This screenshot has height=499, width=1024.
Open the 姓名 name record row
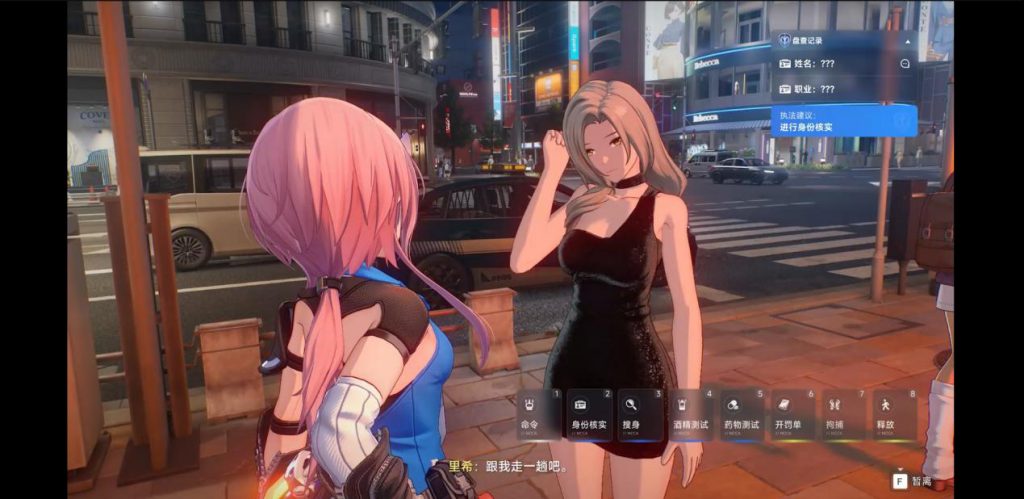pos(828,64)
